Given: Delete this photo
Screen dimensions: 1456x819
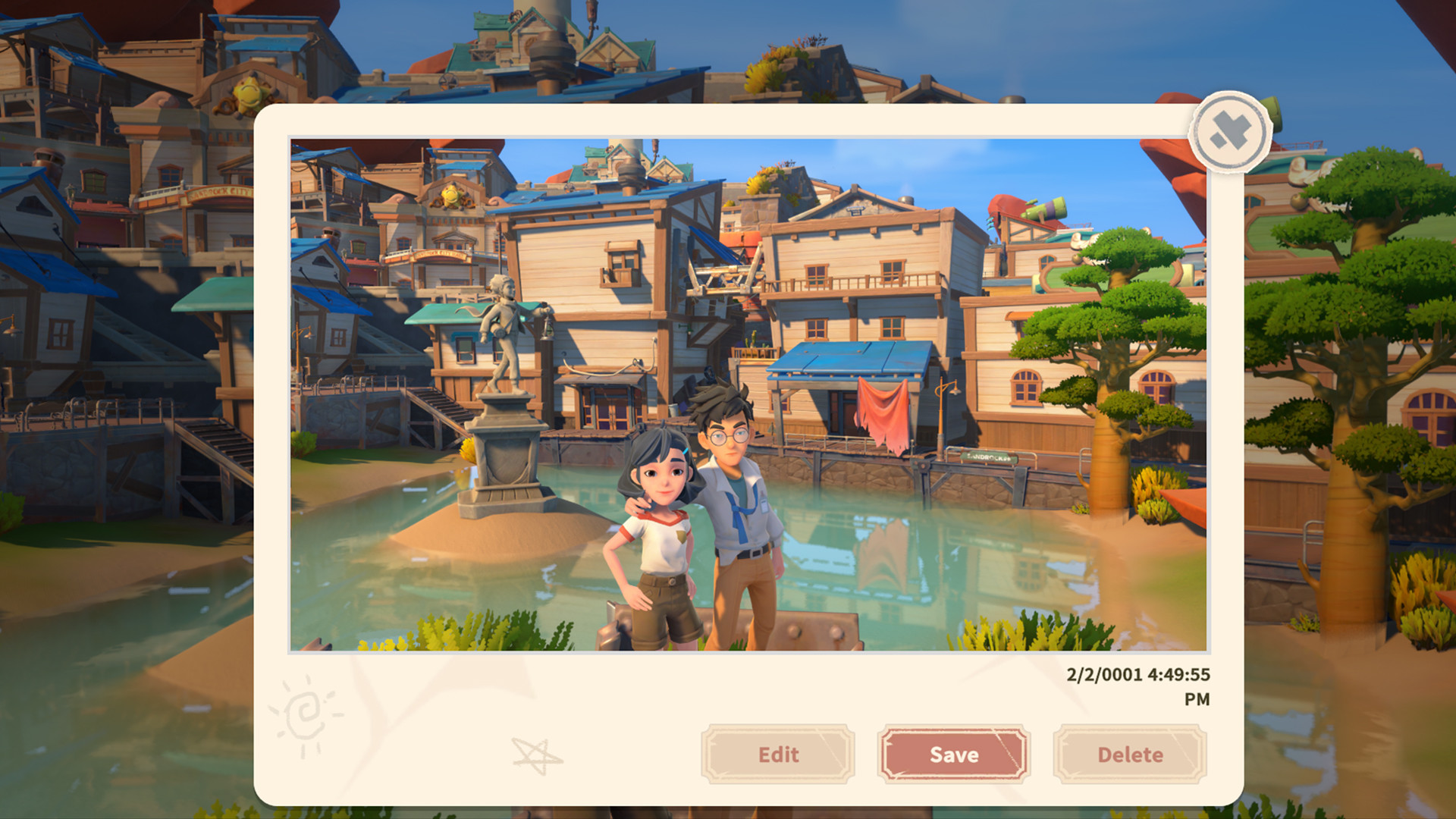Looking at the screenshot, I should (x=1129, y=755).
